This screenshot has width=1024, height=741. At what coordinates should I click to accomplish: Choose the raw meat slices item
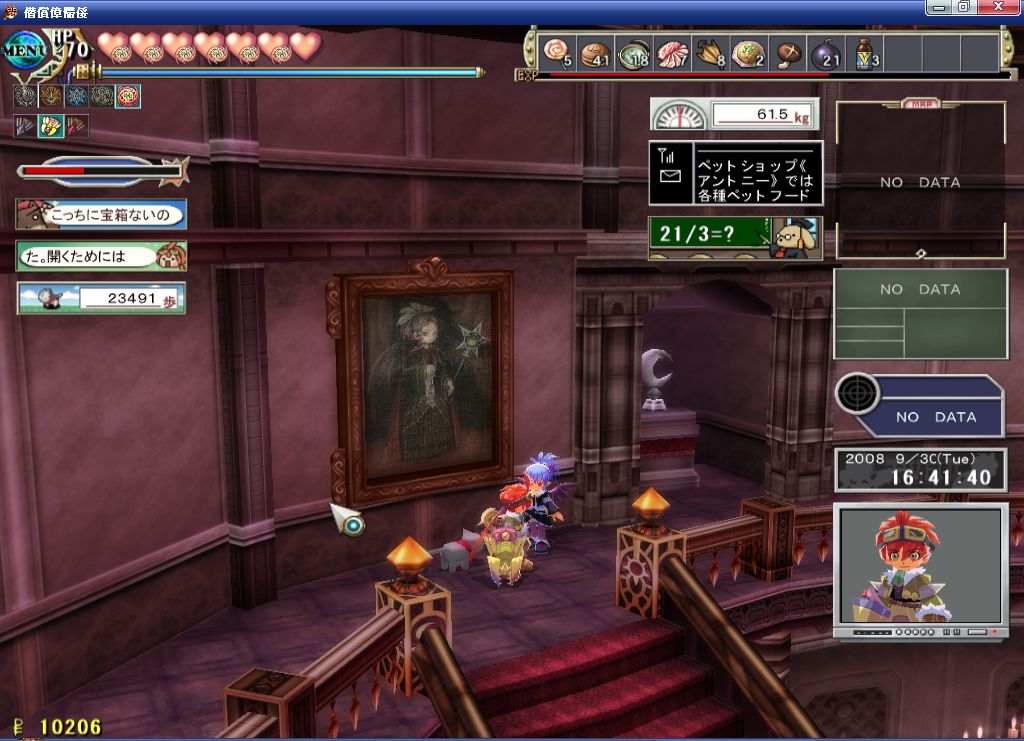672,51
